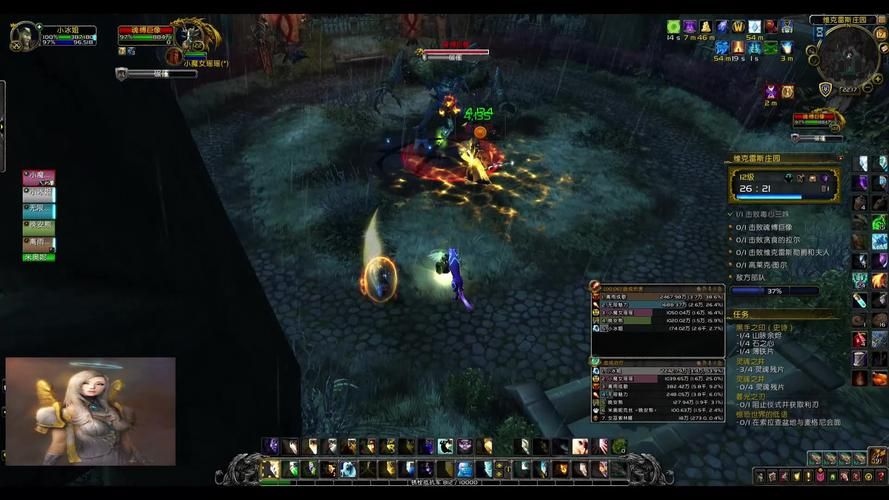Select the pink party member frame
Screen dimensions: 889x500
[x=39, y=176]
